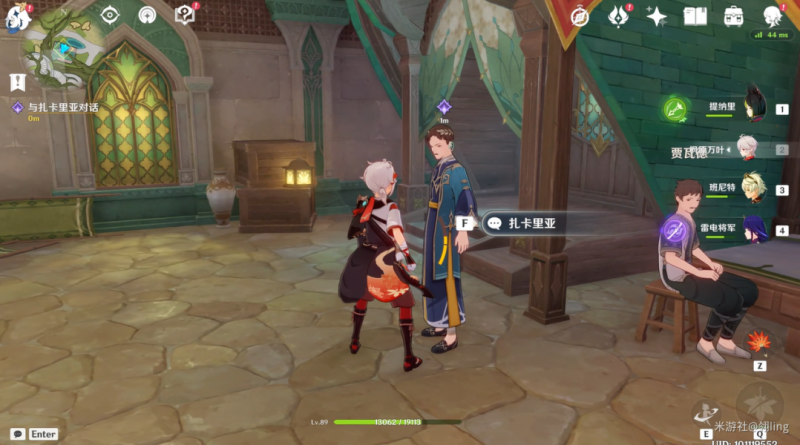Open the arch-shaped icon beside the minimap
Image resolution: width=800 pixels, height=445 pixels.
[147, 15]
